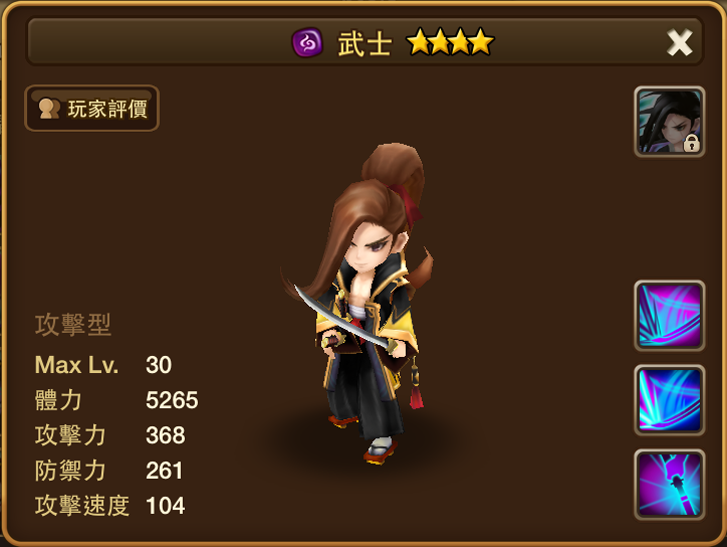View the purple slash skill icon
Screen dimensions: 727x547
pos(669,316)
